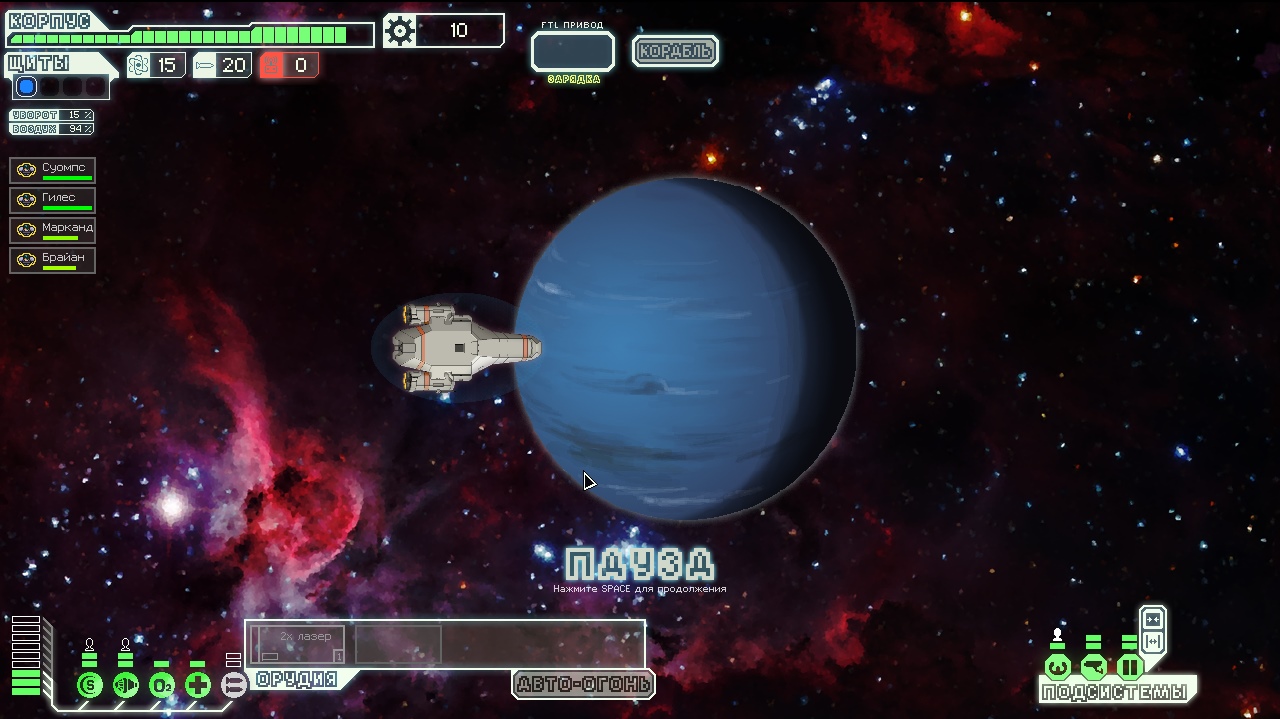Select crew member Брайан
The width and height of the screenshot is (1280, 719).
click(53, 260)
